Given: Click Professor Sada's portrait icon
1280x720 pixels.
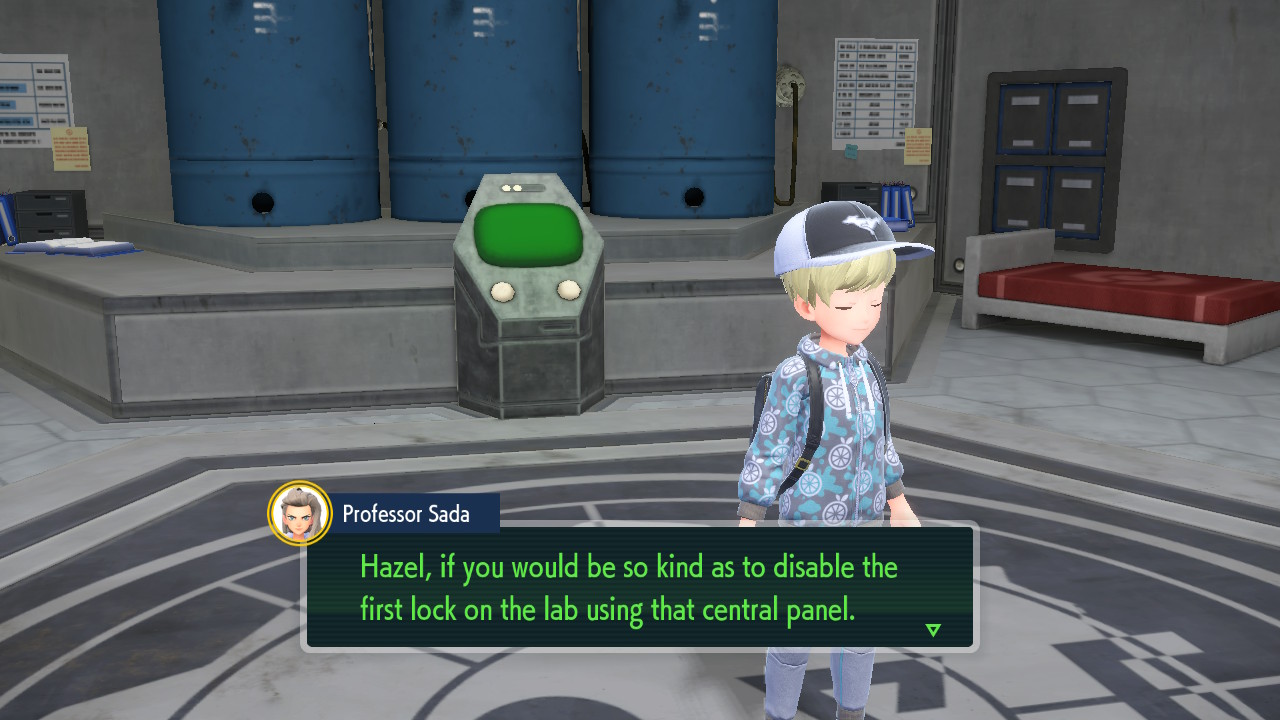Looking at the screenshot, I should click(300, 514).
